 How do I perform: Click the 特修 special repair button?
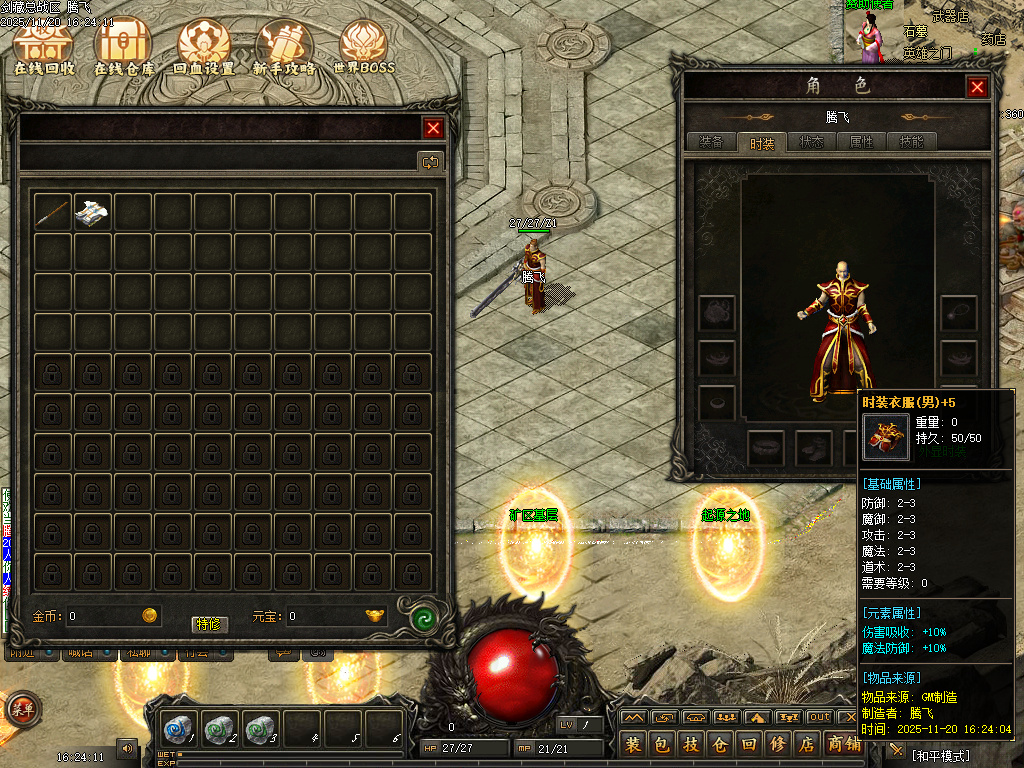pyautogui.click(x=210, y=624)
